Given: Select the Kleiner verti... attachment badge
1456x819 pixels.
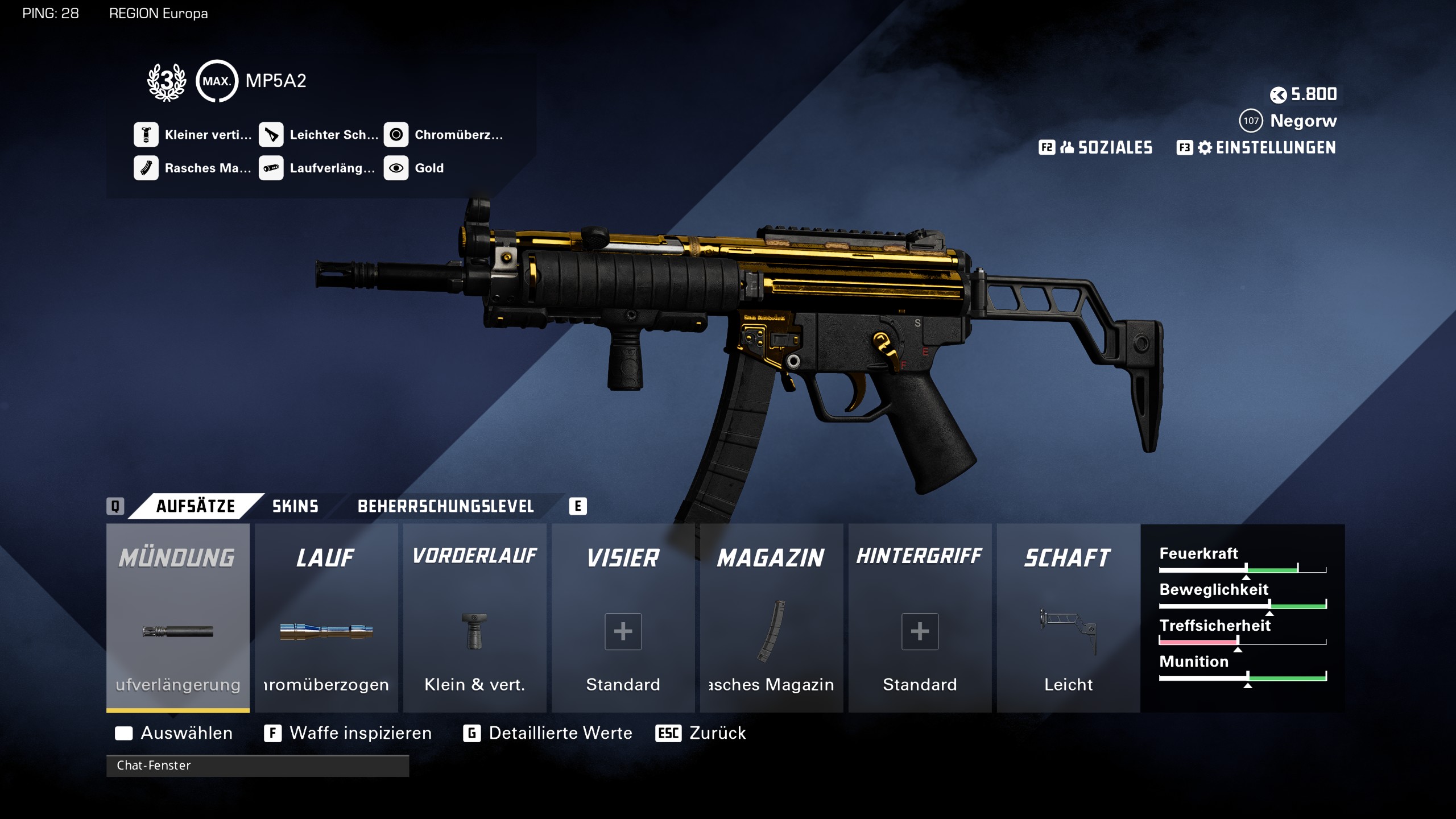Looking at the screenshot, I should pyautogui.click(x=147, y=135).
